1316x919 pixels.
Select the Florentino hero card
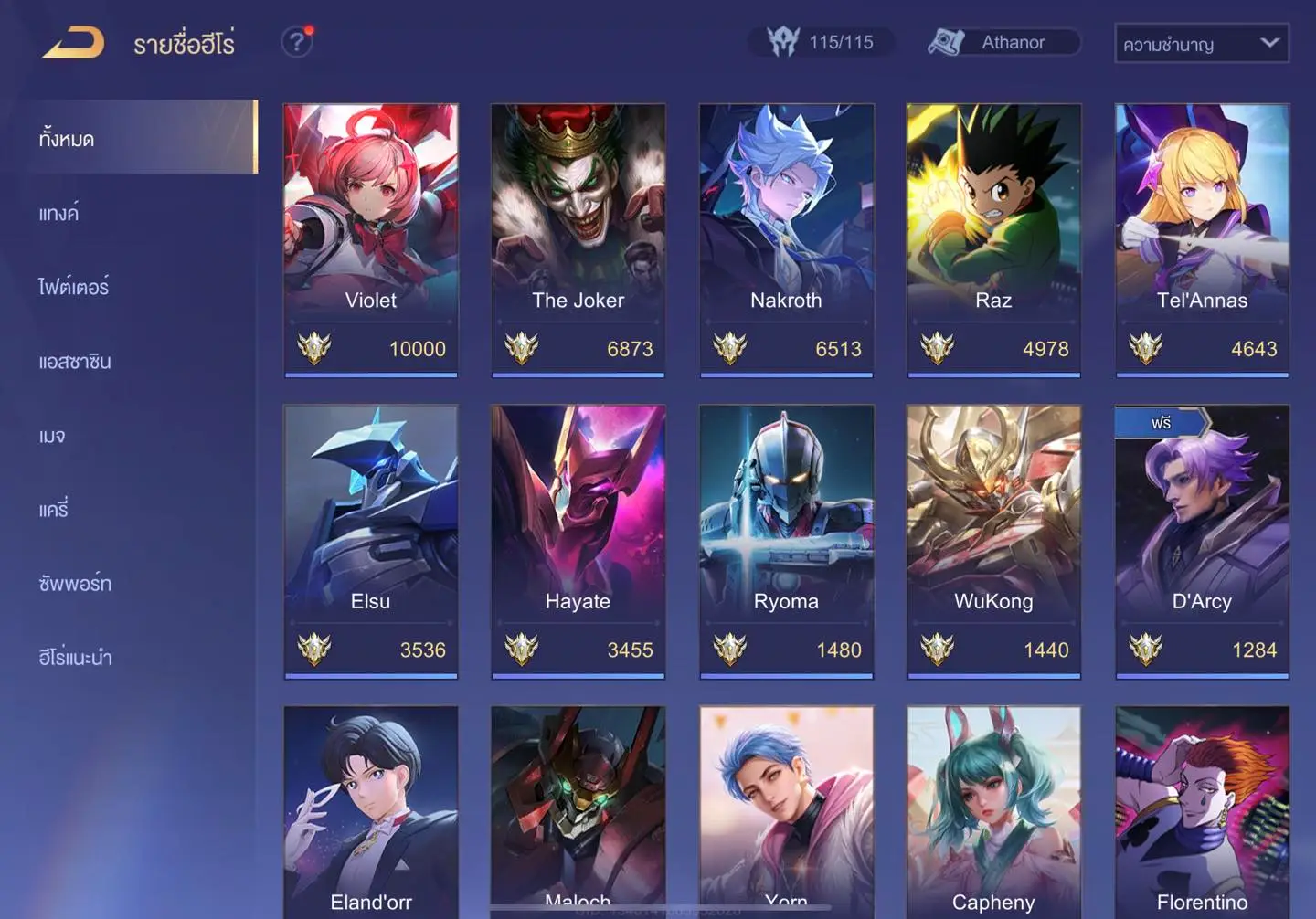(x=1202, y=813)
